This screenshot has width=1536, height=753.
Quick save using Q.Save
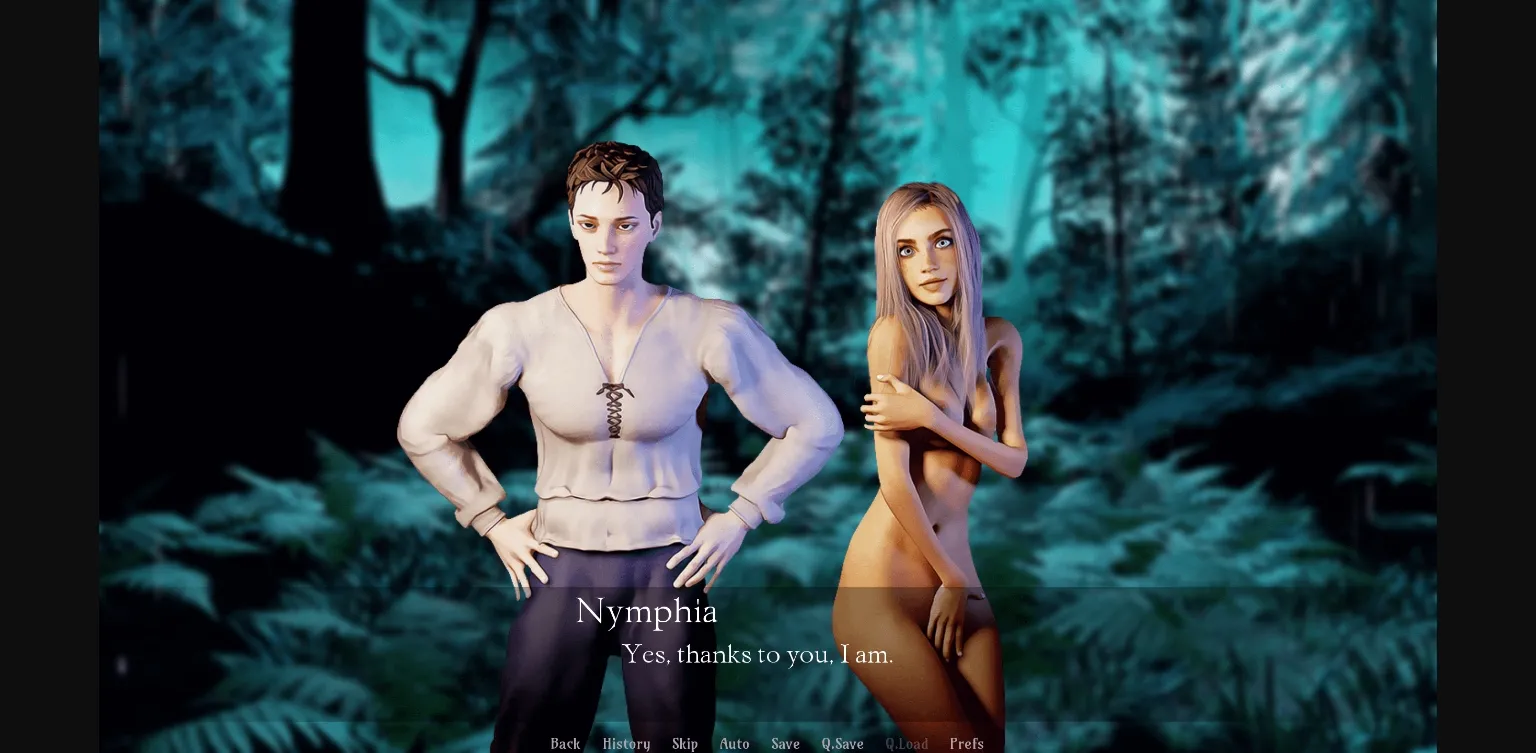tap(841, 744)
